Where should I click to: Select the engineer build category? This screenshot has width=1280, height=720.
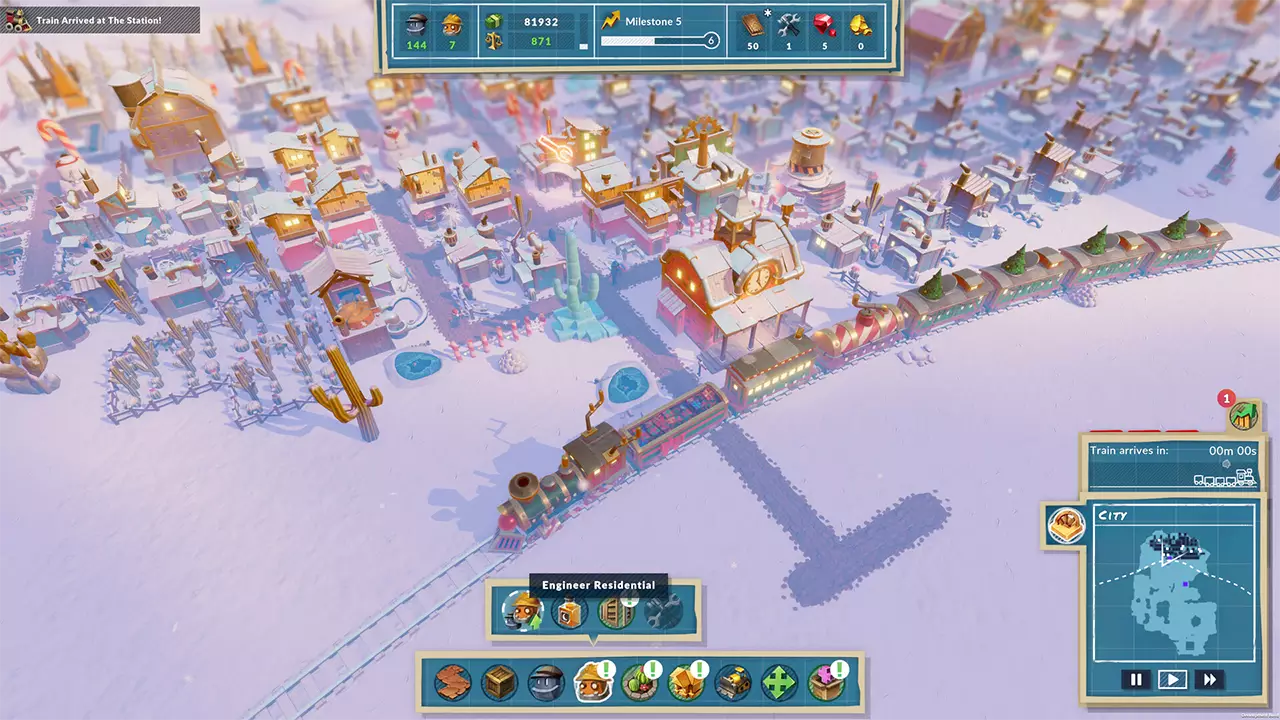(593, 683)
